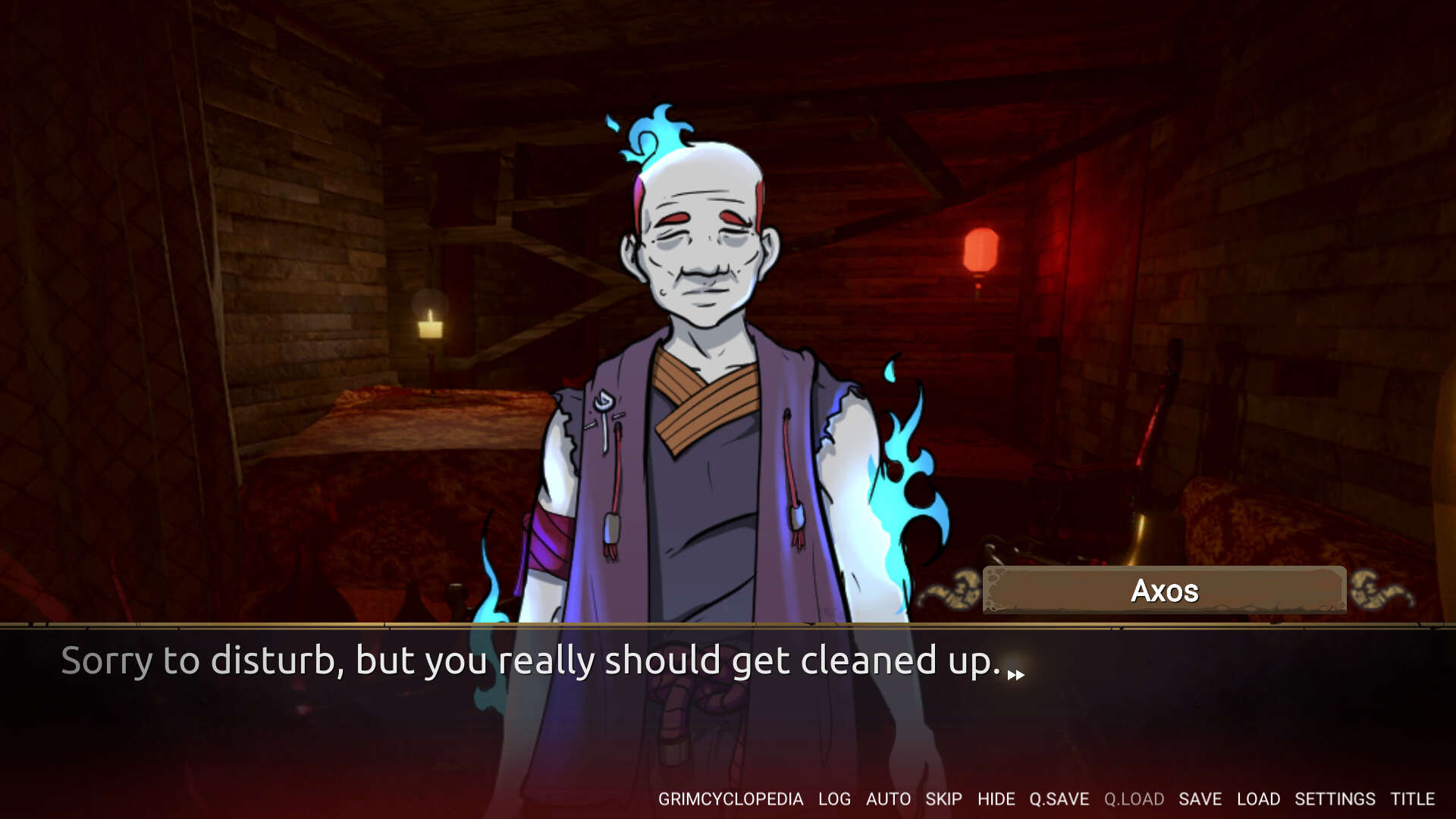1456x819 pixels.
Task: Hide the dialogue interface
Action: point(997,799)
